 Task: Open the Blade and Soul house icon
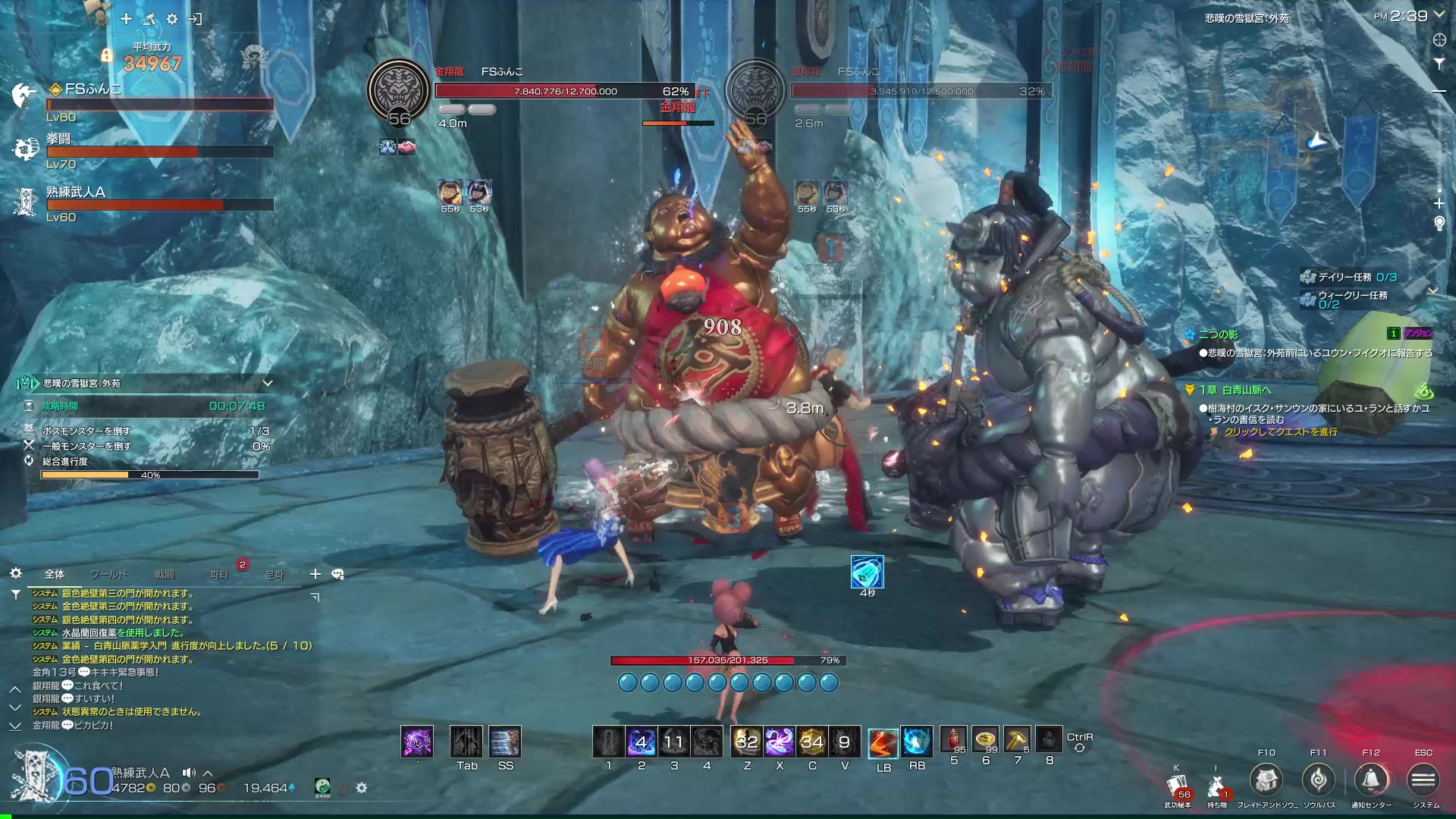point(1266,780)
